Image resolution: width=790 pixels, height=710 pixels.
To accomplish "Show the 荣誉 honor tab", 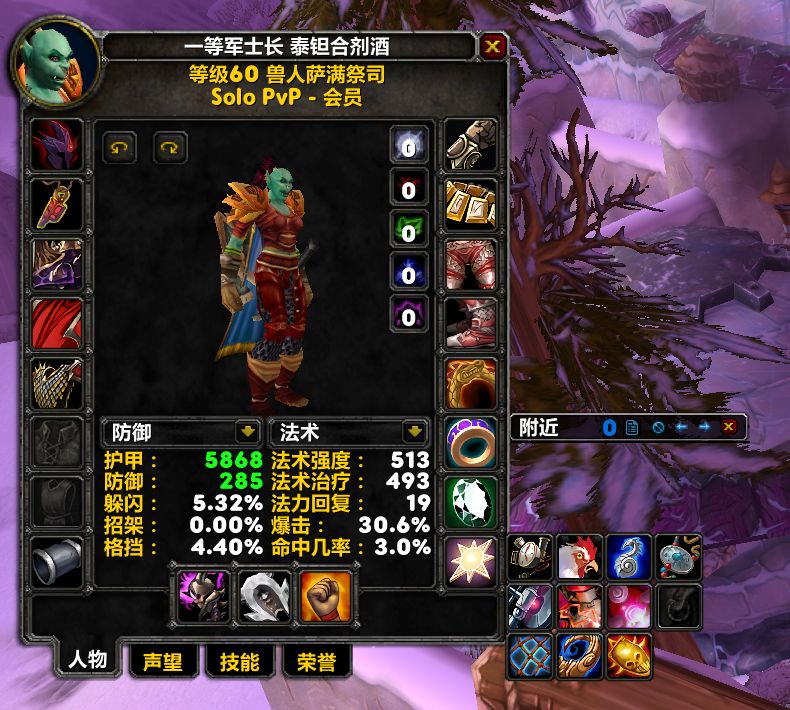I will [316, 662].
